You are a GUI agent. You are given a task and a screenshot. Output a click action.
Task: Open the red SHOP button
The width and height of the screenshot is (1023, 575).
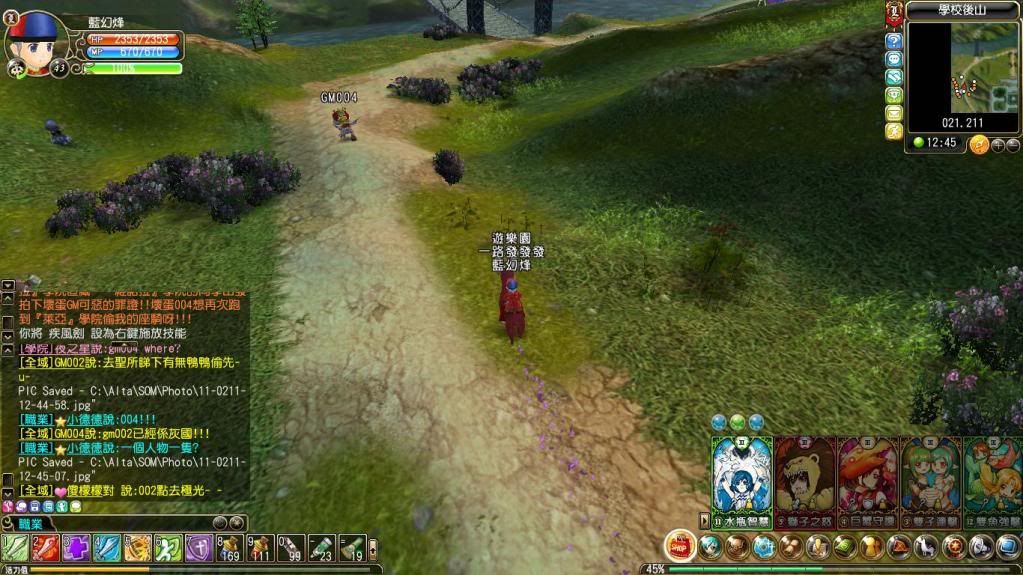[x=680, y=545]
